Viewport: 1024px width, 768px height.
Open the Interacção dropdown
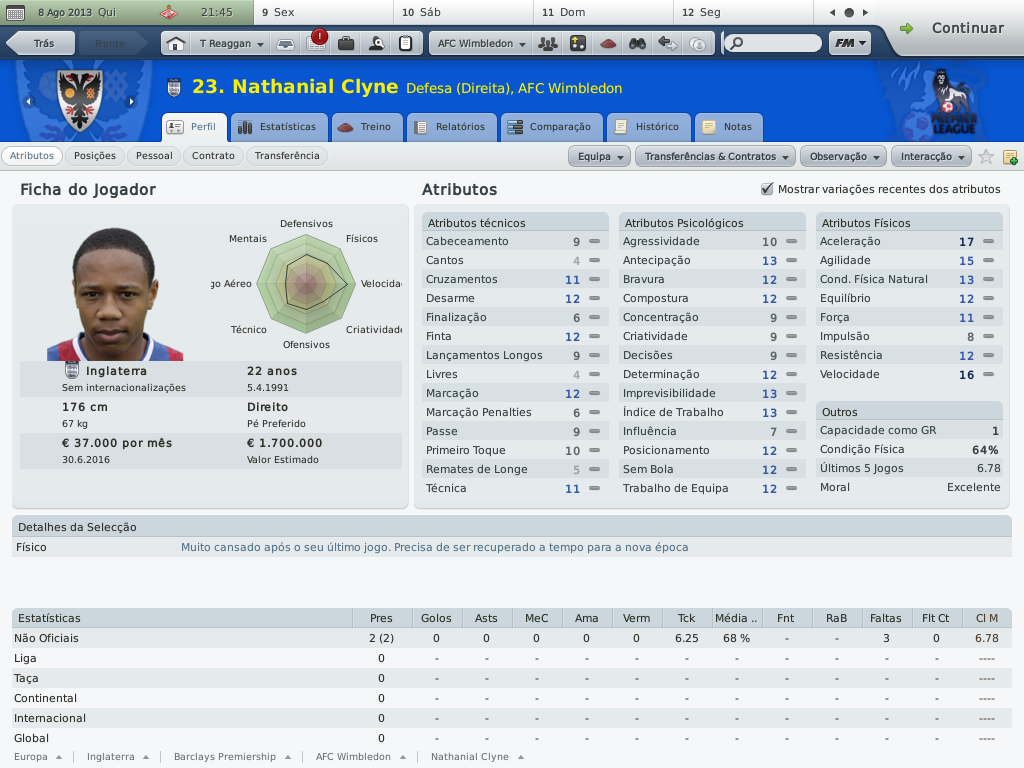pos(932,157)
